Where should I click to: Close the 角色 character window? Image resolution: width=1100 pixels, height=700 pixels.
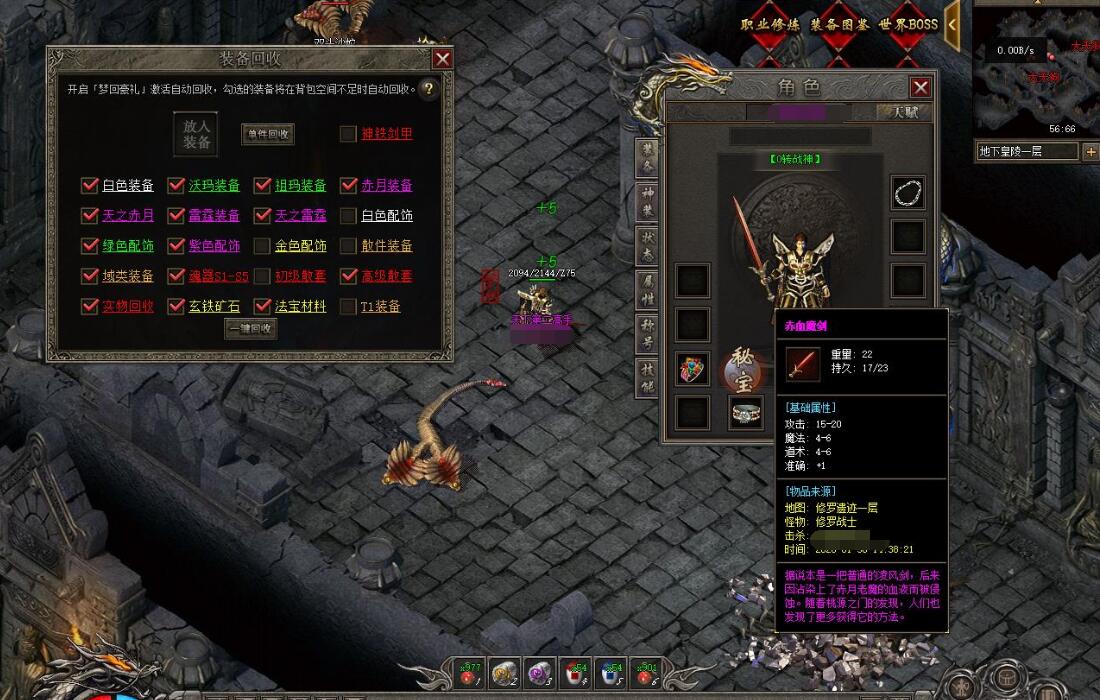coord(920,87)
